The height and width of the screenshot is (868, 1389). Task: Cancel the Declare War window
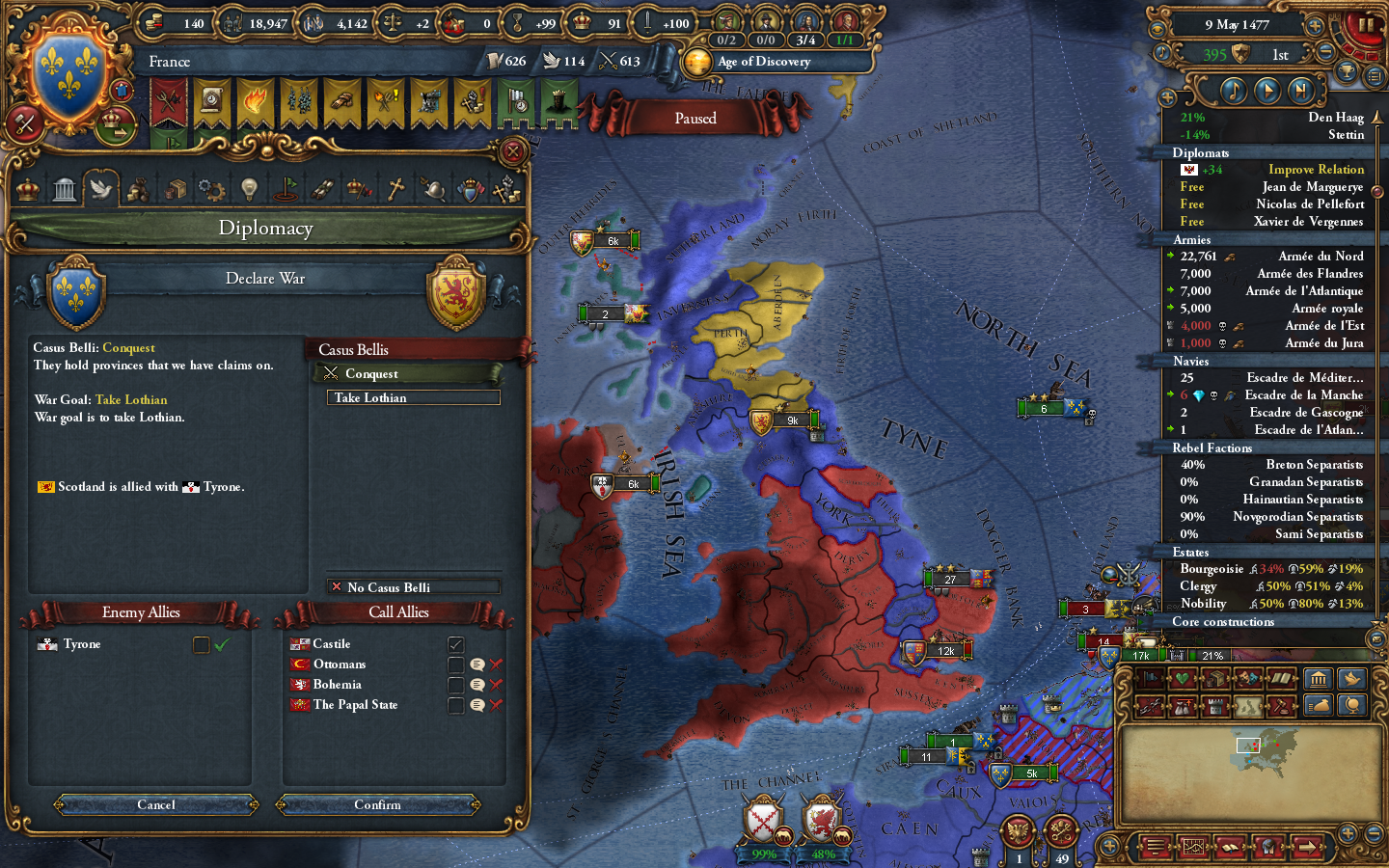coord(154,805)
